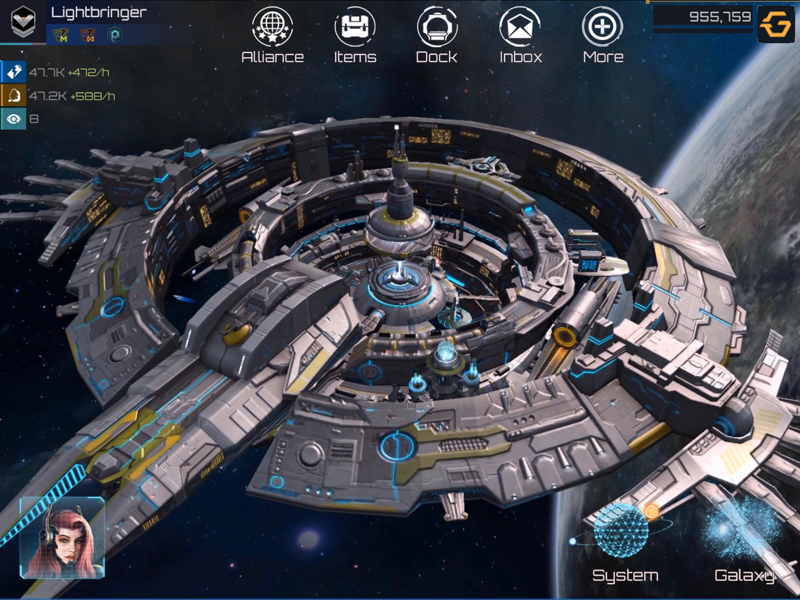
Task: Open Lightbringer player rank profile
Action: 23,22
